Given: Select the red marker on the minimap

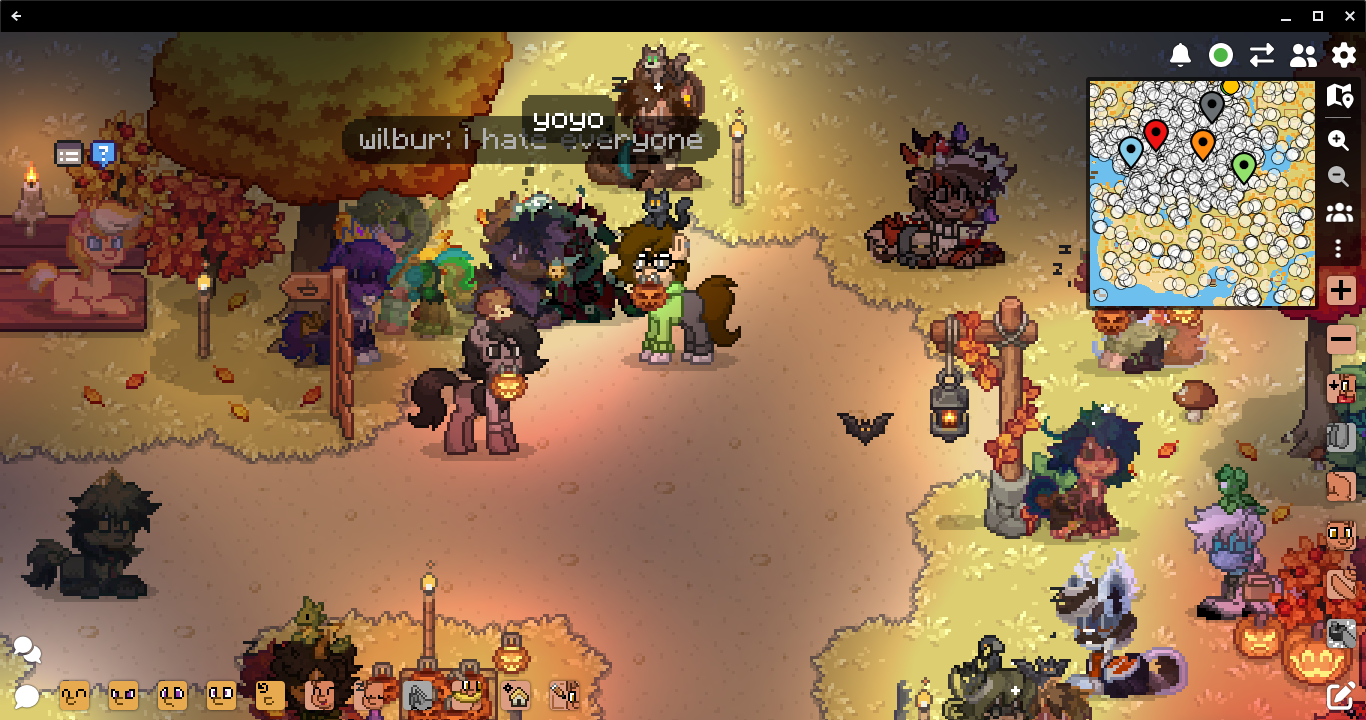Looking at the screenshot, I should pyautogui.click(x=1156, y=132).
